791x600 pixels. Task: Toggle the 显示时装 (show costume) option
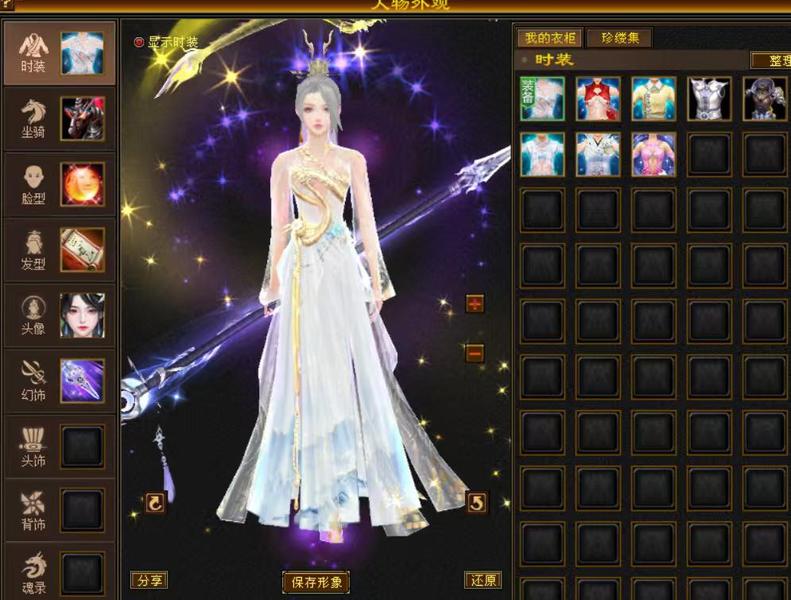140,43
